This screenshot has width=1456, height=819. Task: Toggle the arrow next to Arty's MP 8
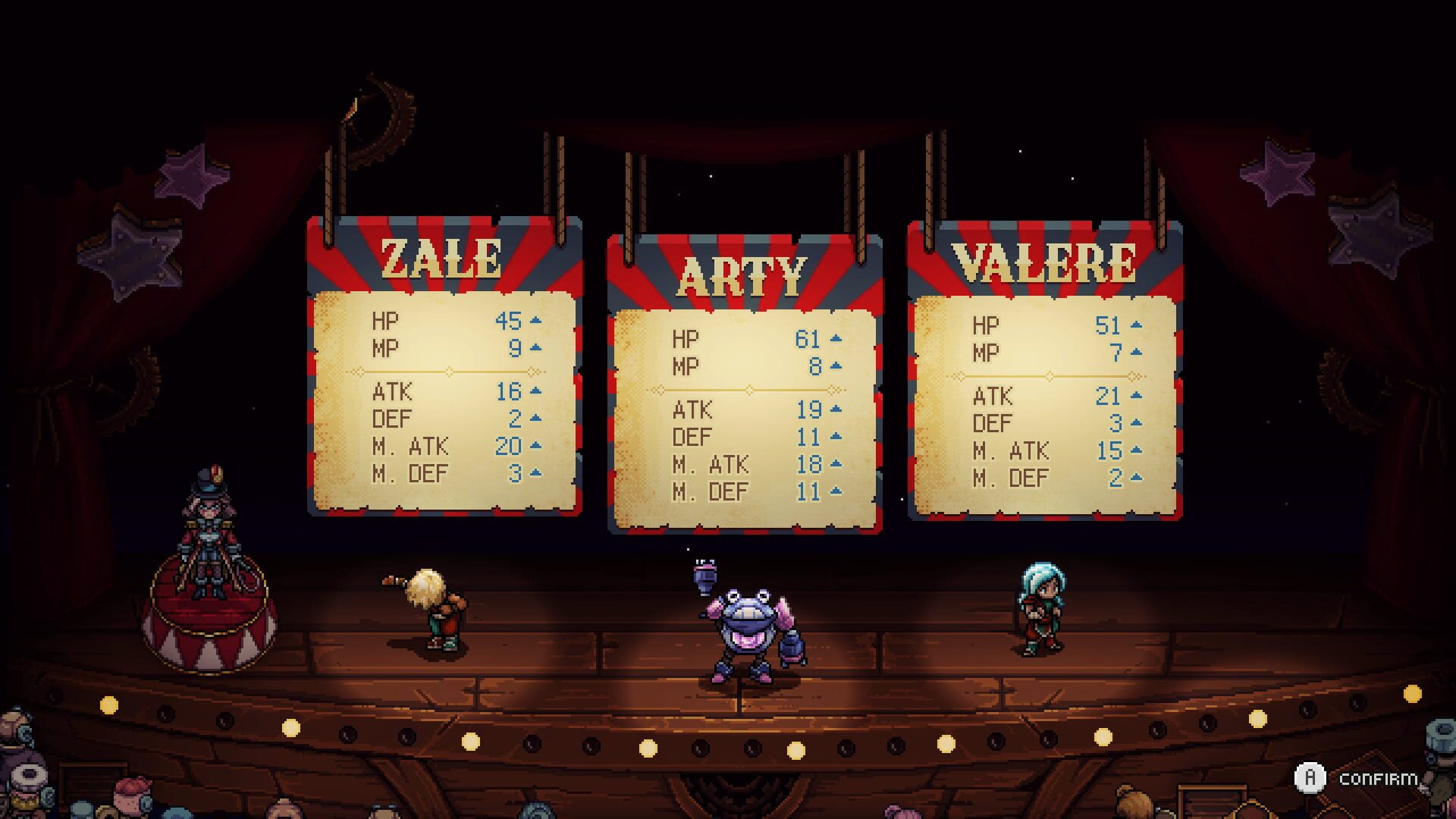(x=835, y=364)
